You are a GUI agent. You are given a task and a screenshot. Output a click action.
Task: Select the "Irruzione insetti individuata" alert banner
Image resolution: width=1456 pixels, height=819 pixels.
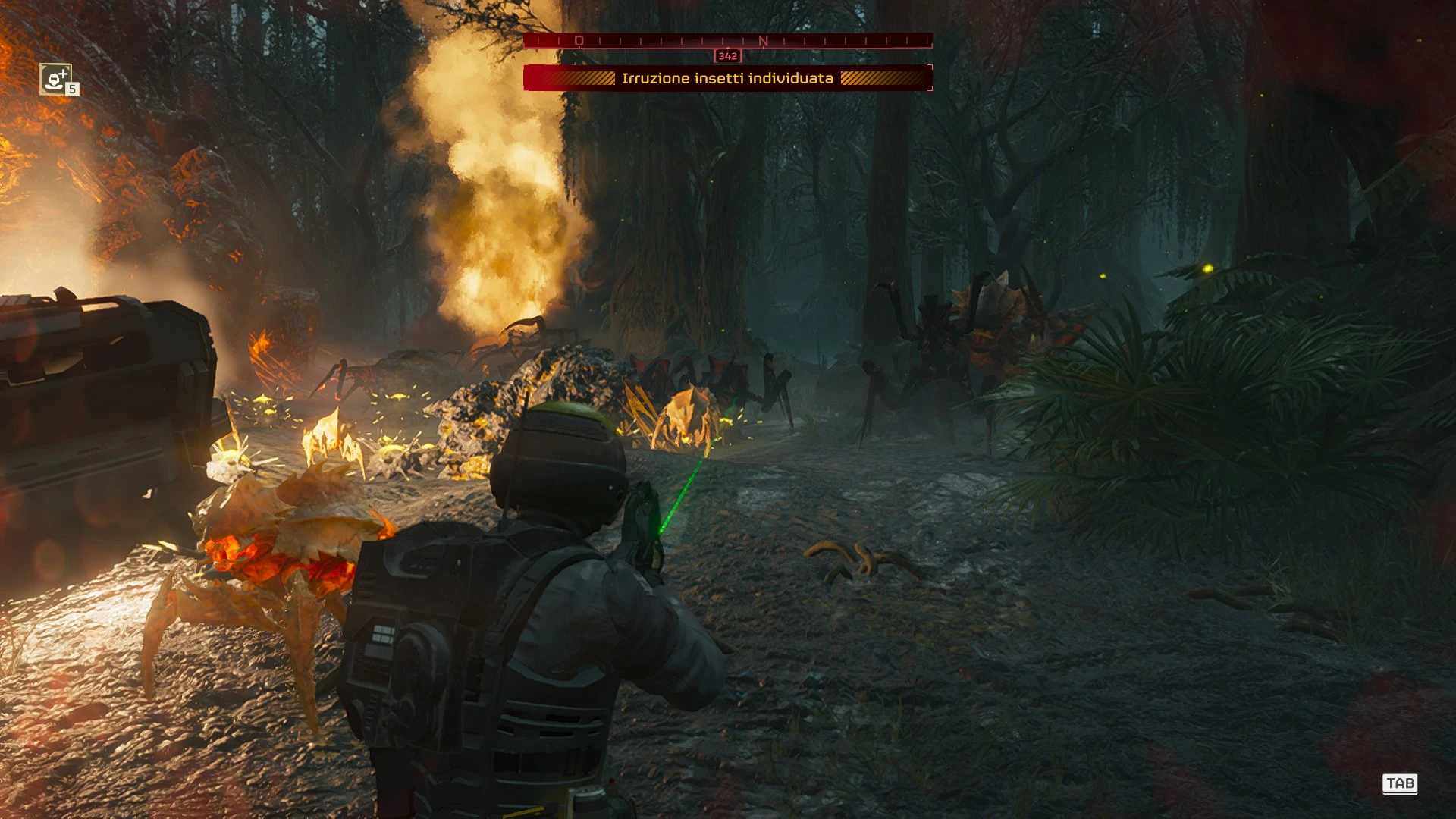727,78
